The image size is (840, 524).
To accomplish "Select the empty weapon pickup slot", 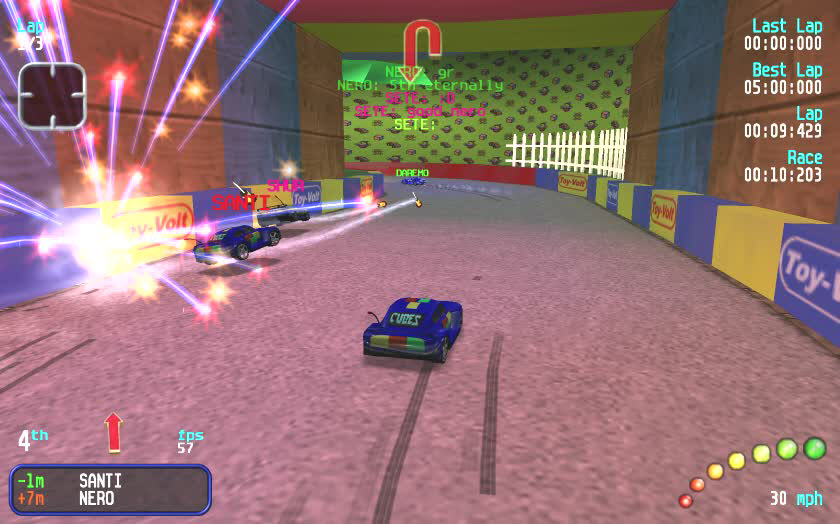I will coord(52,95).
